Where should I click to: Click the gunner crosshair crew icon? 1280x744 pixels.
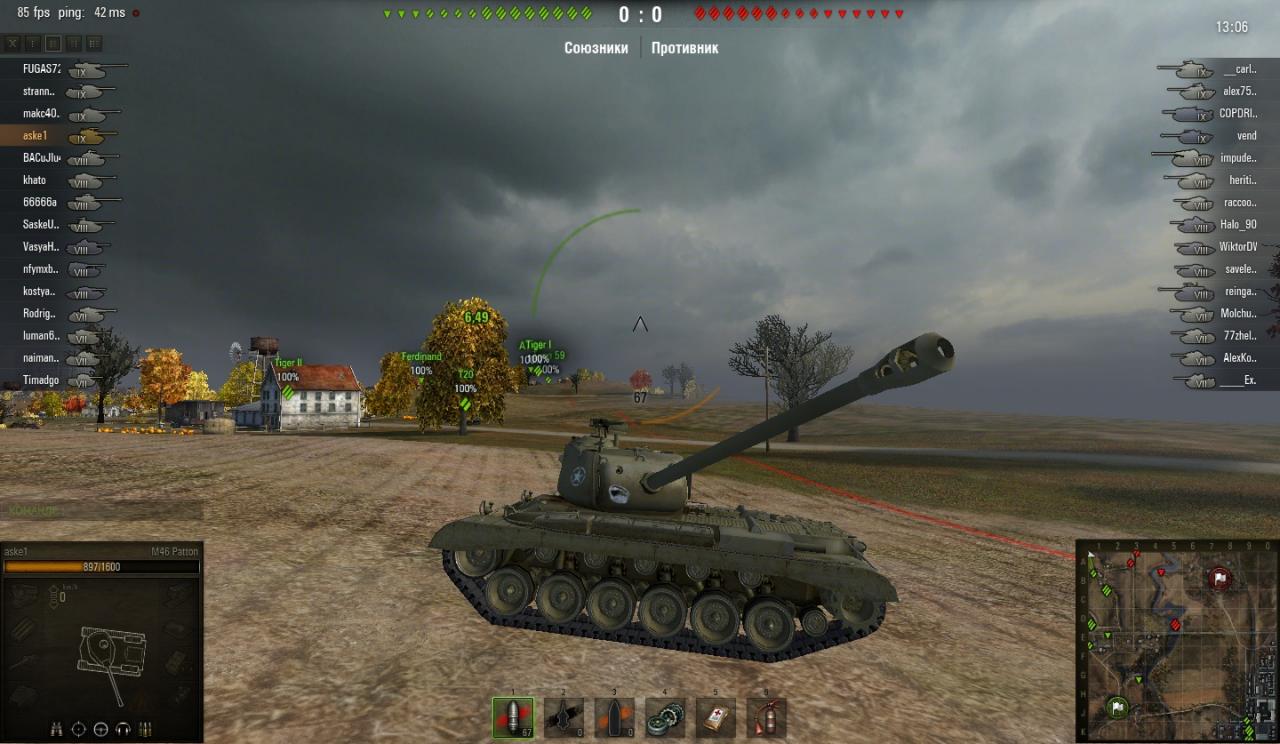coord(78,729)
